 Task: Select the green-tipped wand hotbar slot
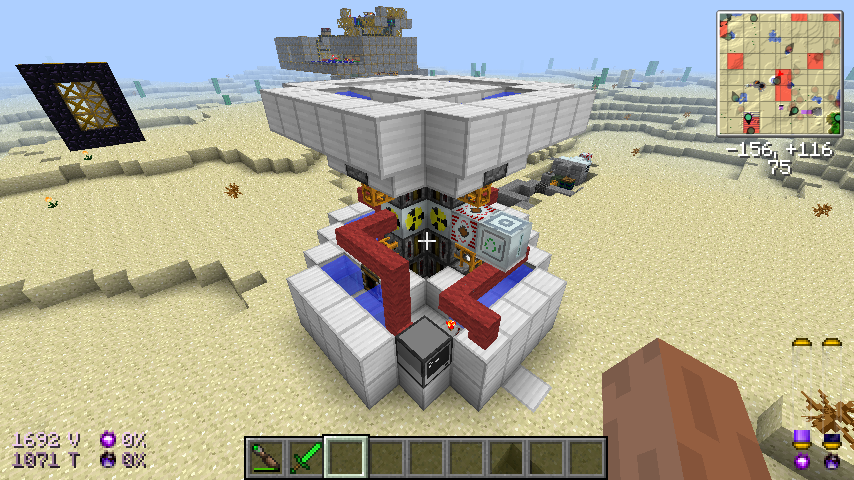[266, 458]
